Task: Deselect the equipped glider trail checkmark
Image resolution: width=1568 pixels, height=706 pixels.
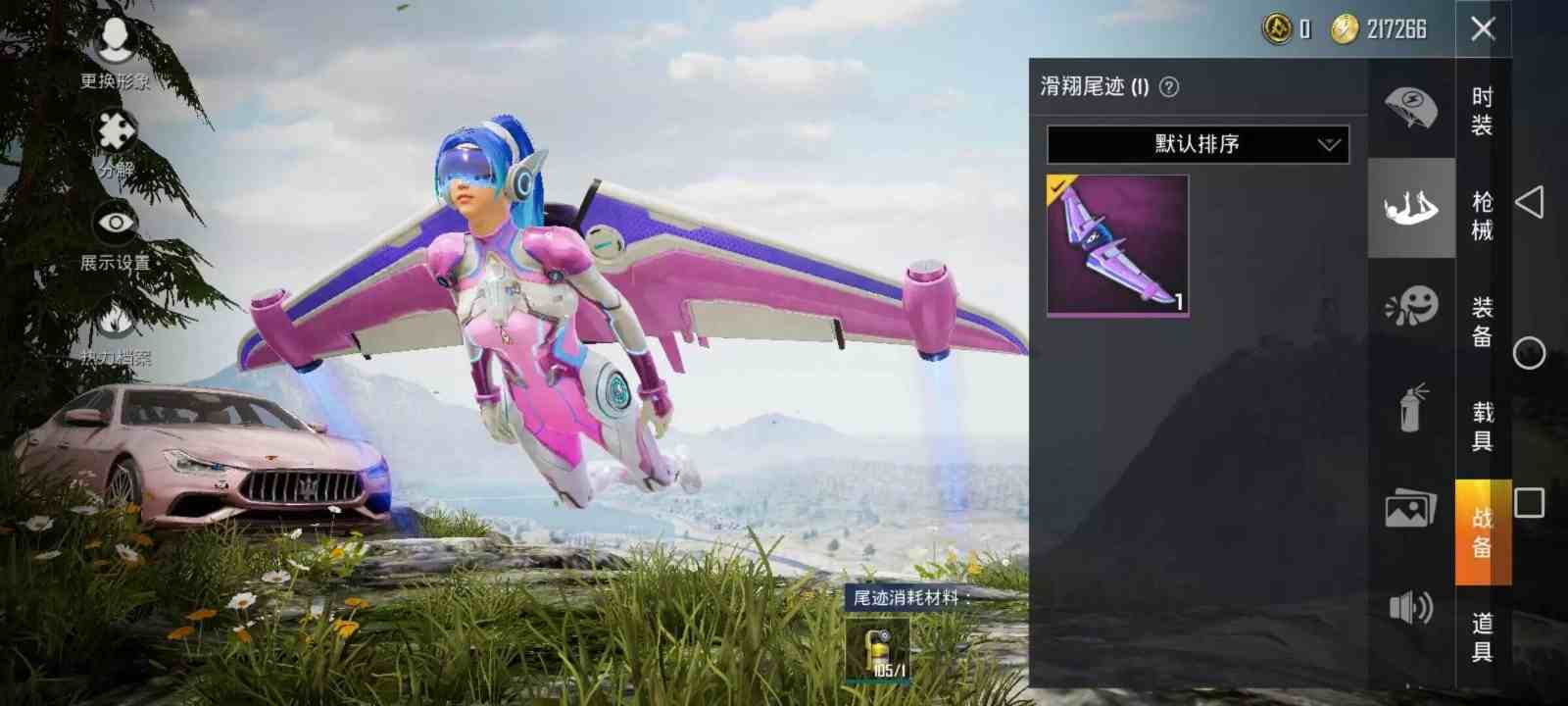Action: click(1058, 186)
